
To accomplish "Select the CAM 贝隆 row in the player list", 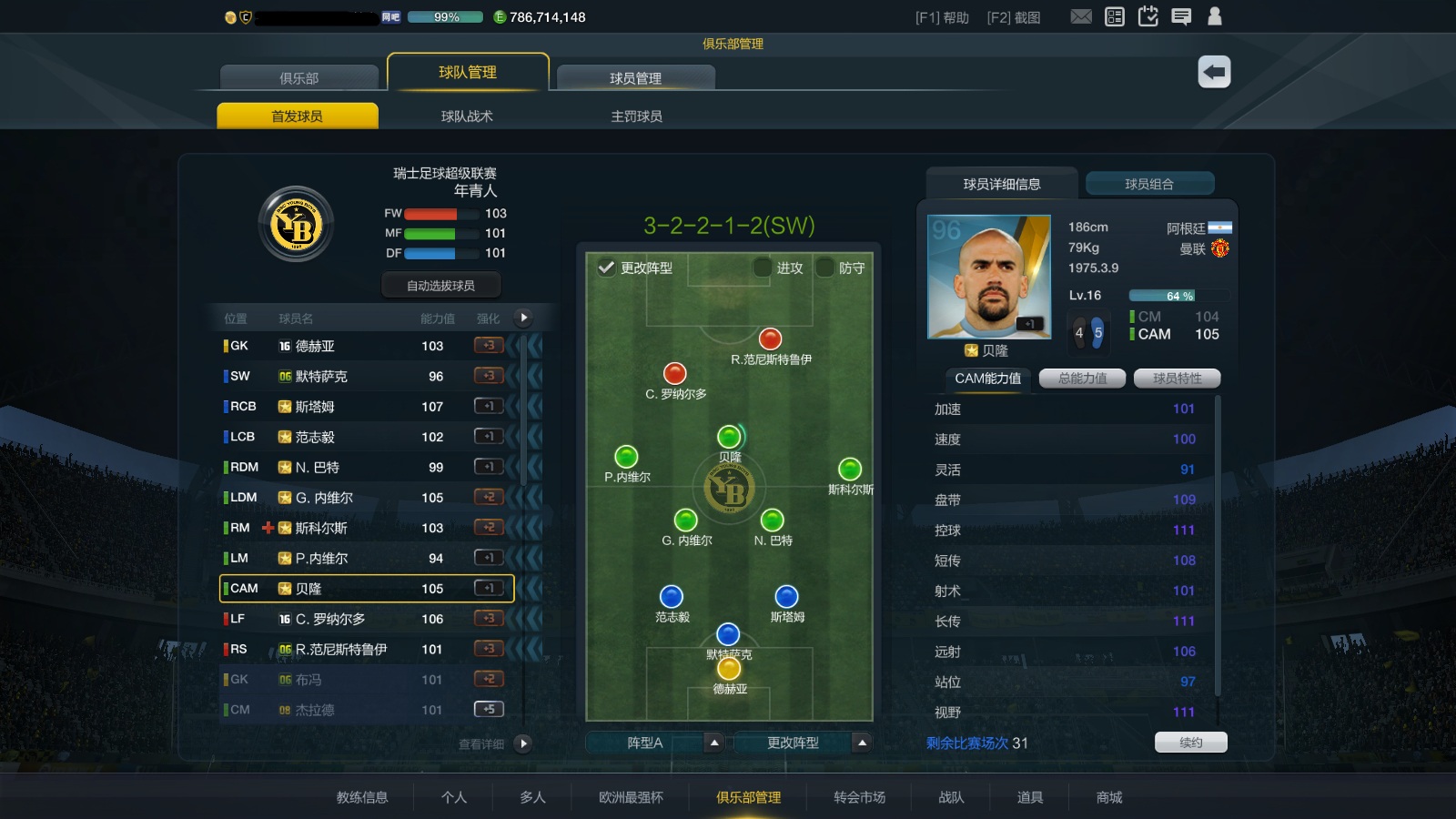I will pos(364,588).
